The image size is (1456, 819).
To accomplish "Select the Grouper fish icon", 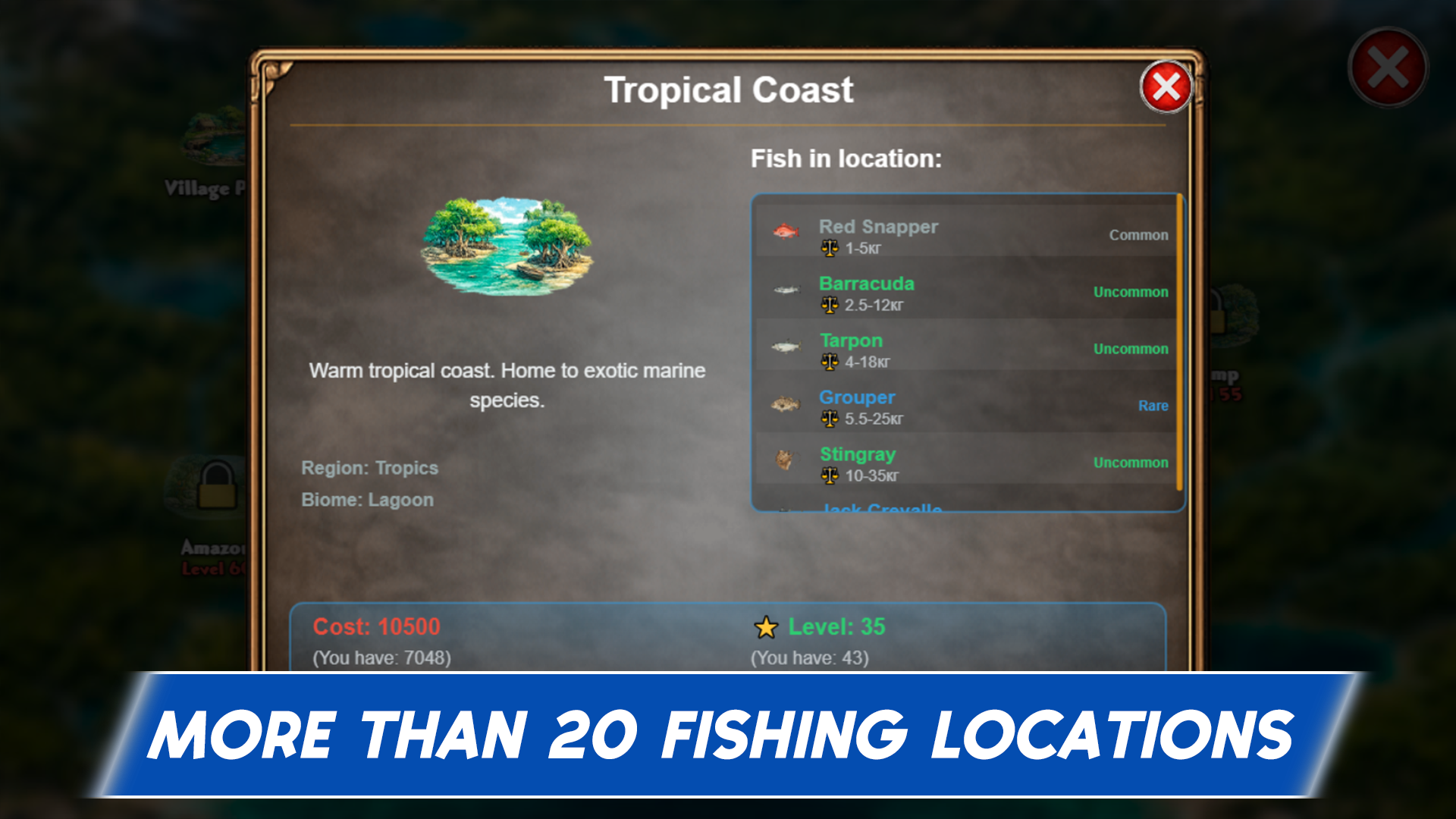I will (x=786, y=404).
